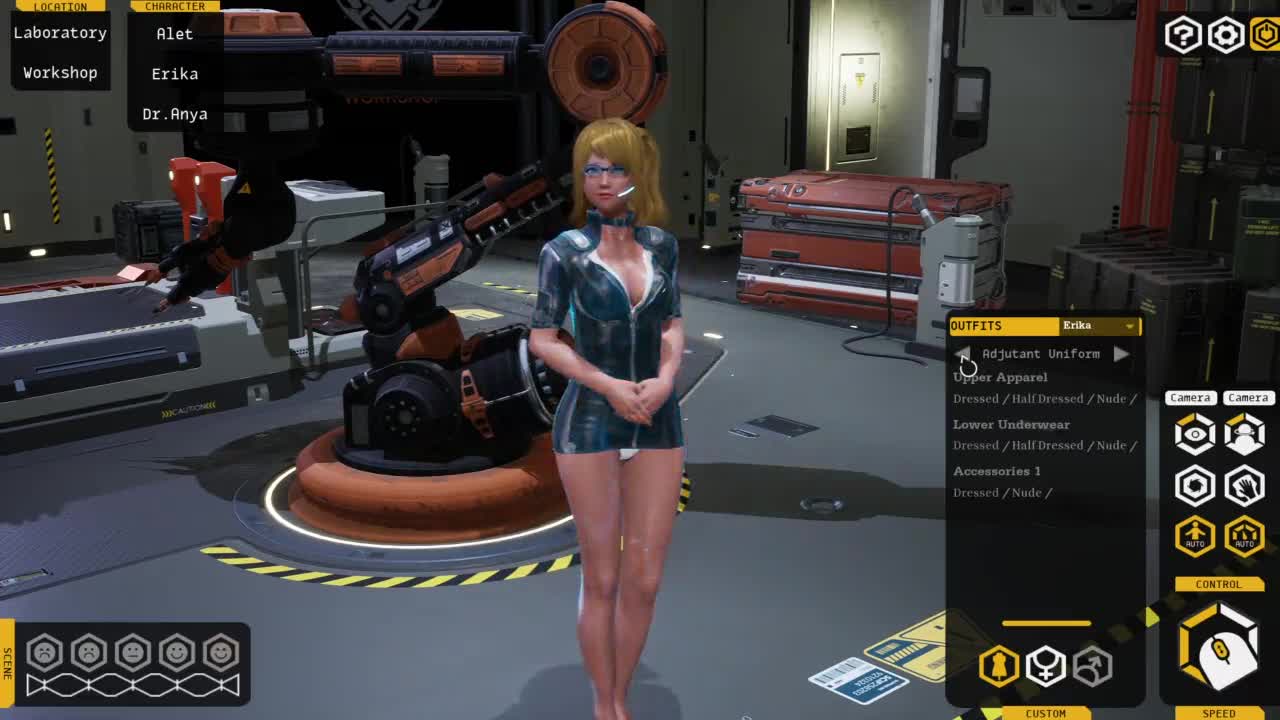Click the yellow power button
This screenshot has width=1280, height=720.
pyautogui.click(x=1265, y=35)
